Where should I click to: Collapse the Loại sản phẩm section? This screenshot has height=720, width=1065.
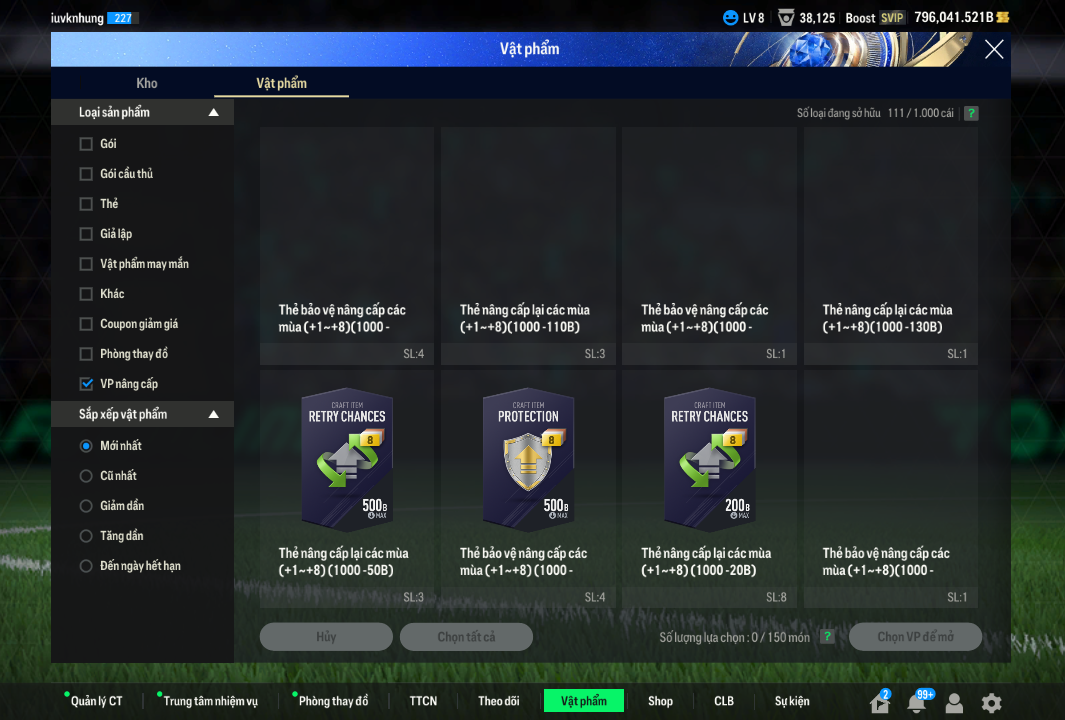(x=213, y=113)
